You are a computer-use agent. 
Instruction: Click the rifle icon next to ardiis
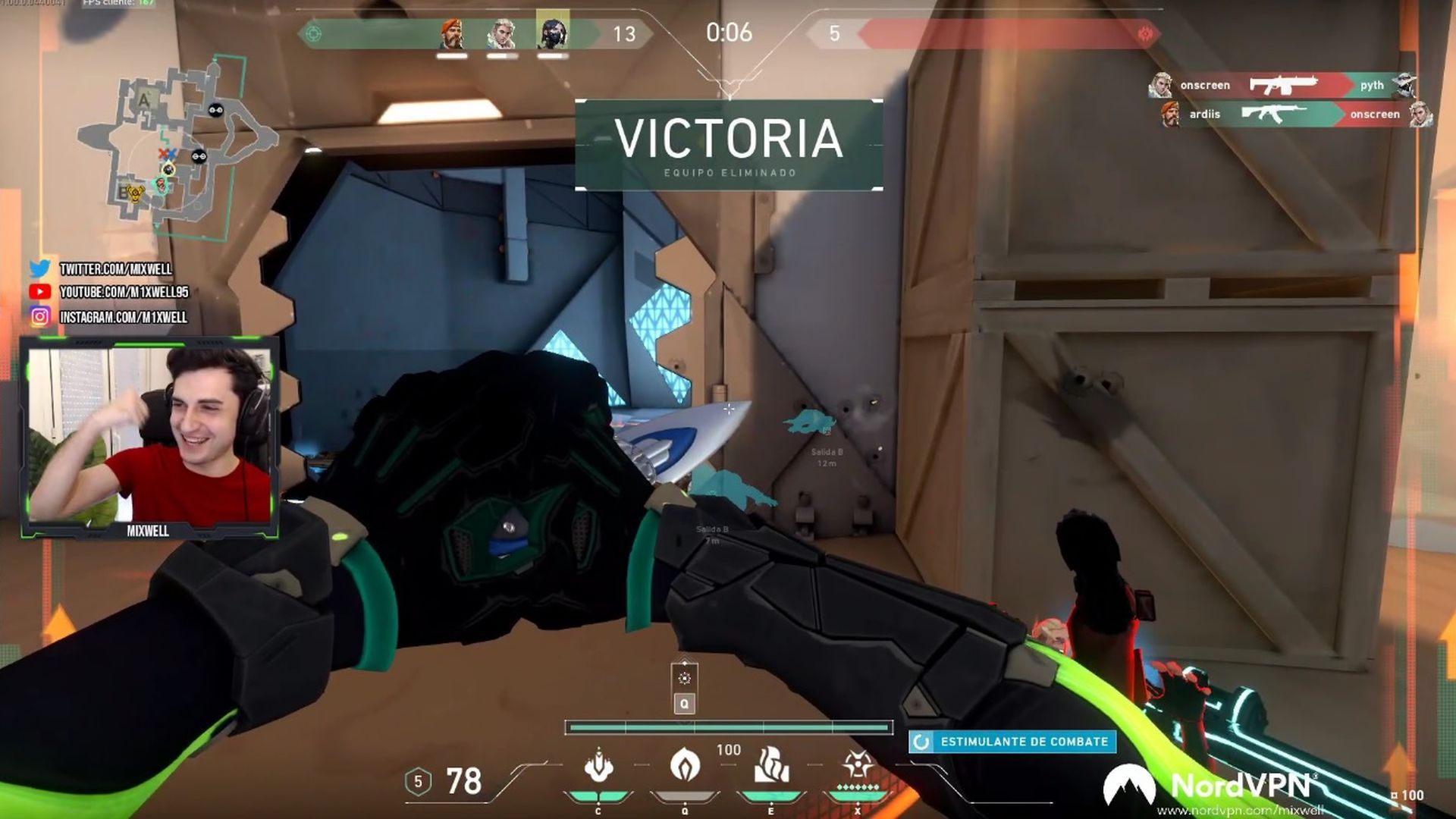pos(1274,114)
